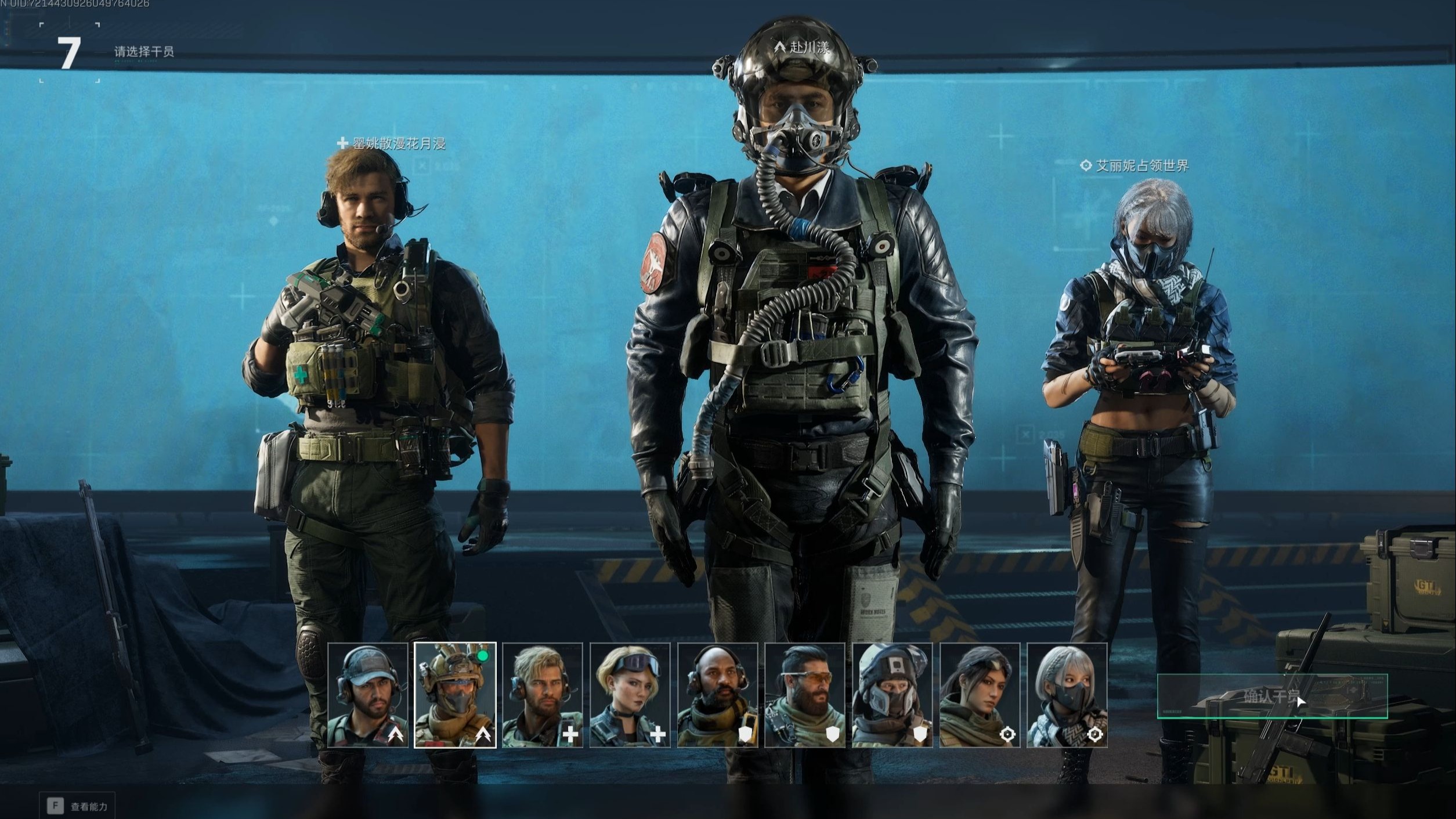Select the operator wearing a cap and headset
Viewport: 1456px width, 819px height.
point(367,695)
